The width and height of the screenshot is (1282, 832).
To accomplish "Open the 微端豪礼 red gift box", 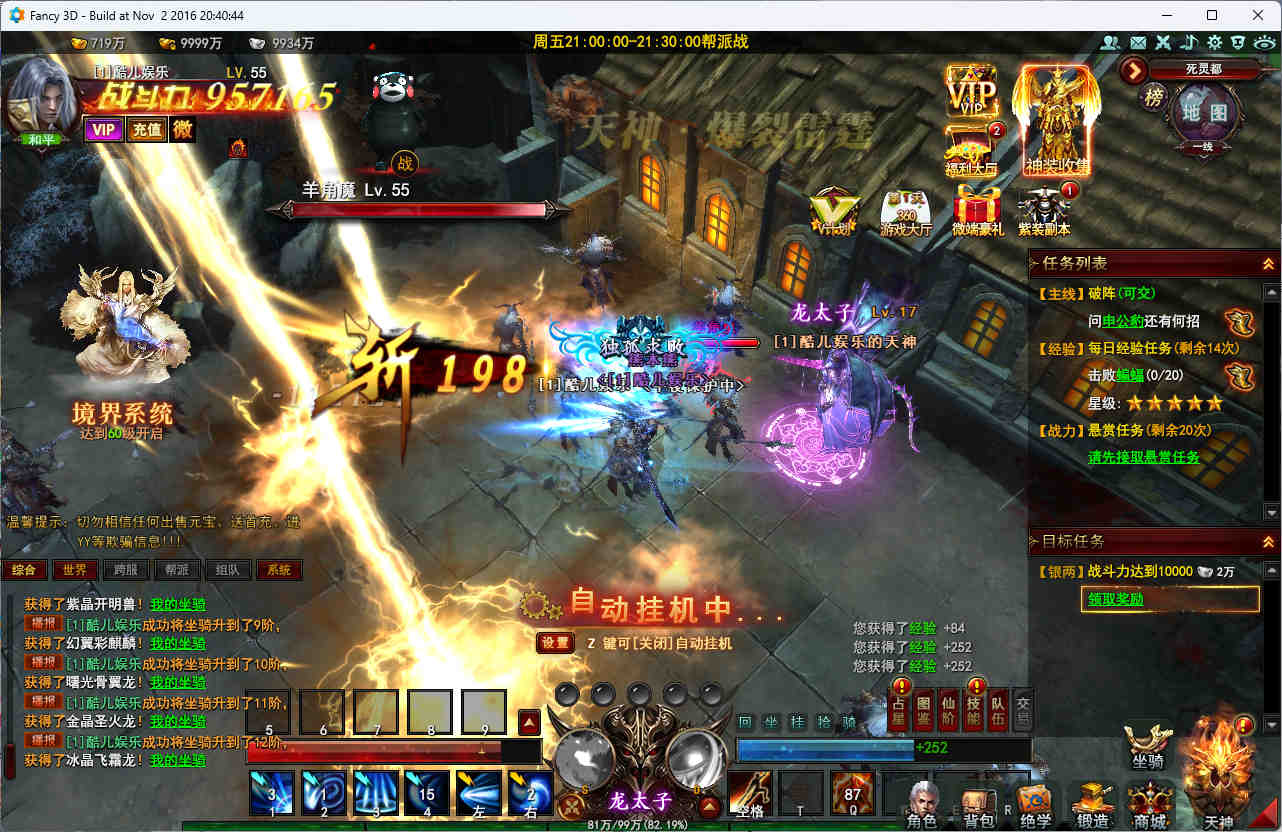I will click(x=977, y=210).
